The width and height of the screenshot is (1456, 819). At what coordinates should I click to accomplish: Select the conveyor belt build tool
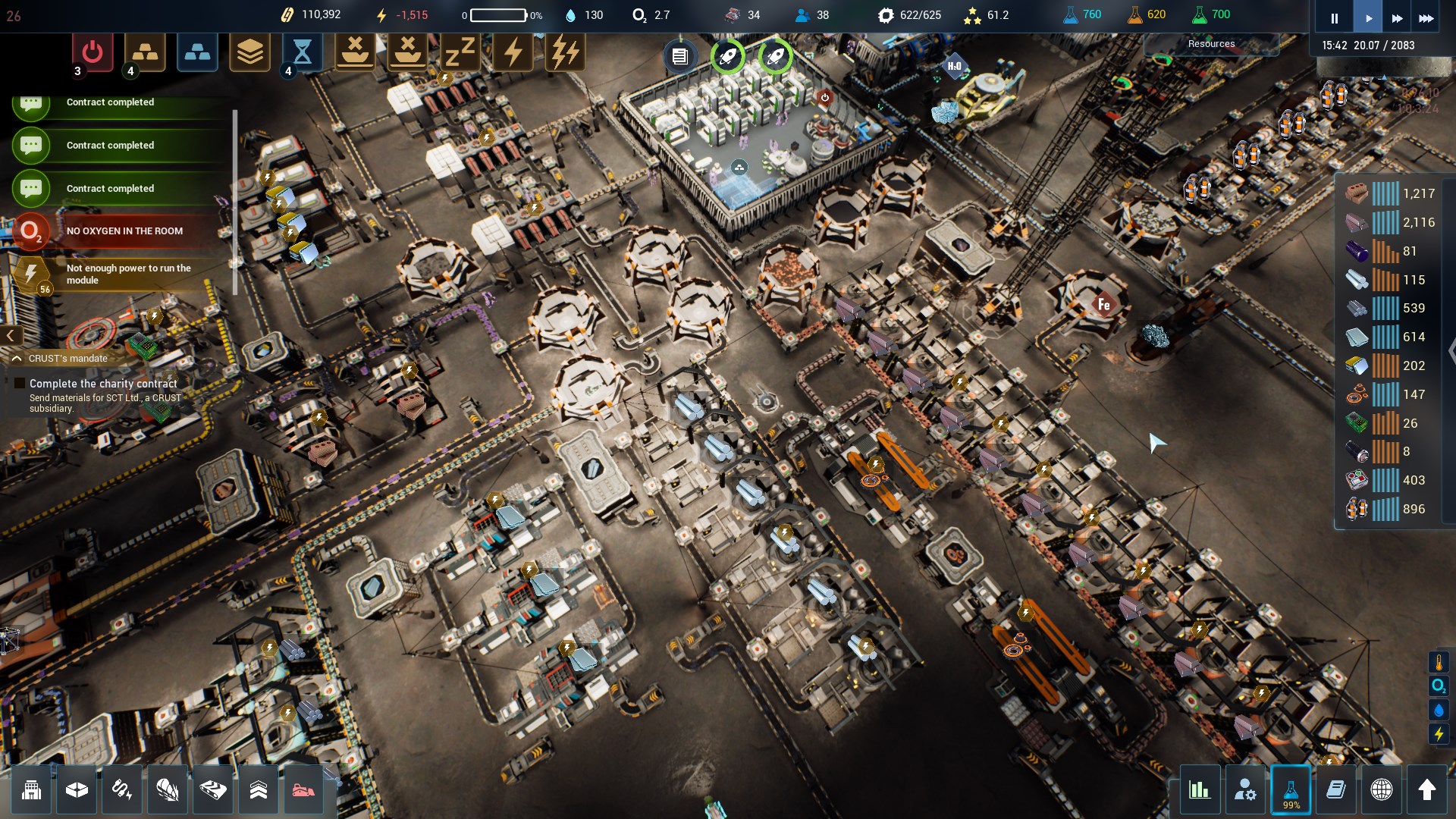click(213, 790)
